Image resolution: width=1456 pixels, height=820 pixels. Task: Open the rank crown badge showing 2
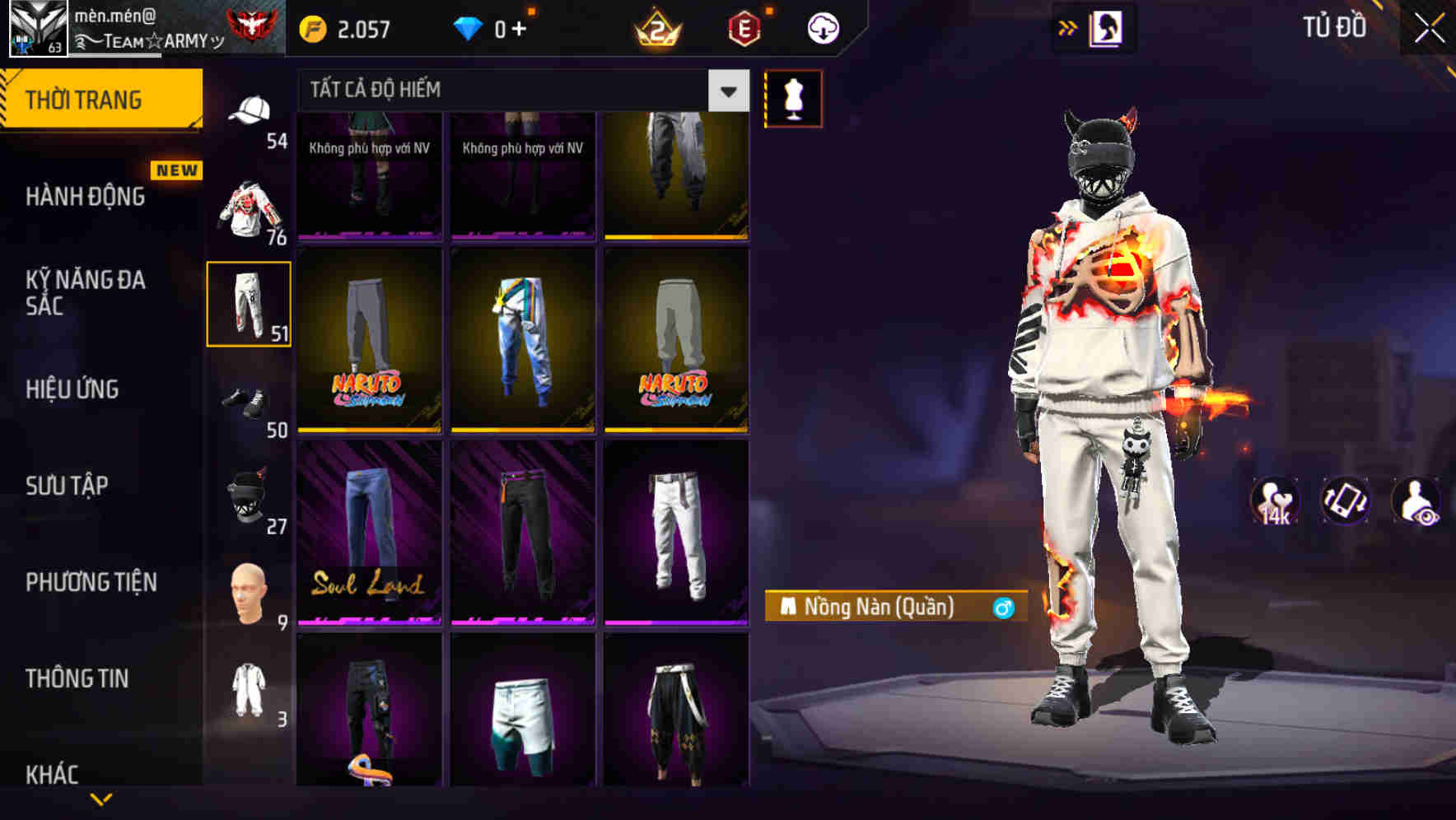pyautogui.click(x=659, y=27)
